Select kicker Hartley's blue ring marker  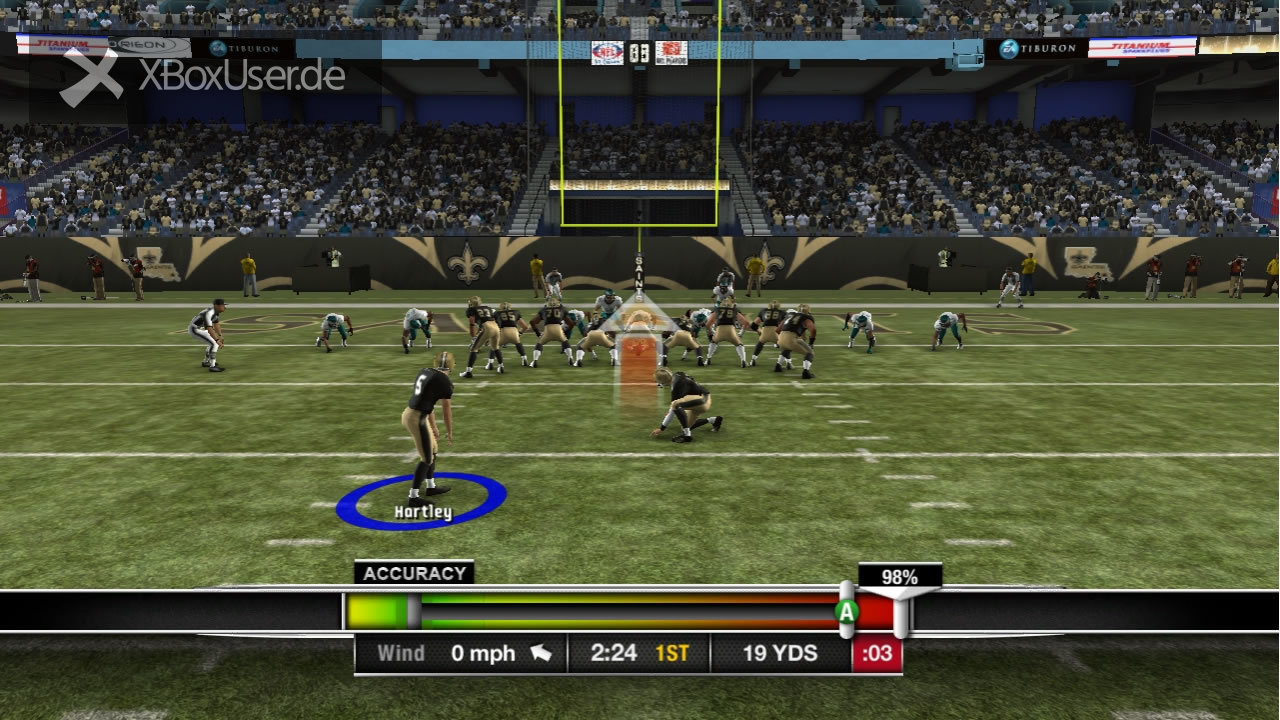pyautogui.click(x=421, y=501)
